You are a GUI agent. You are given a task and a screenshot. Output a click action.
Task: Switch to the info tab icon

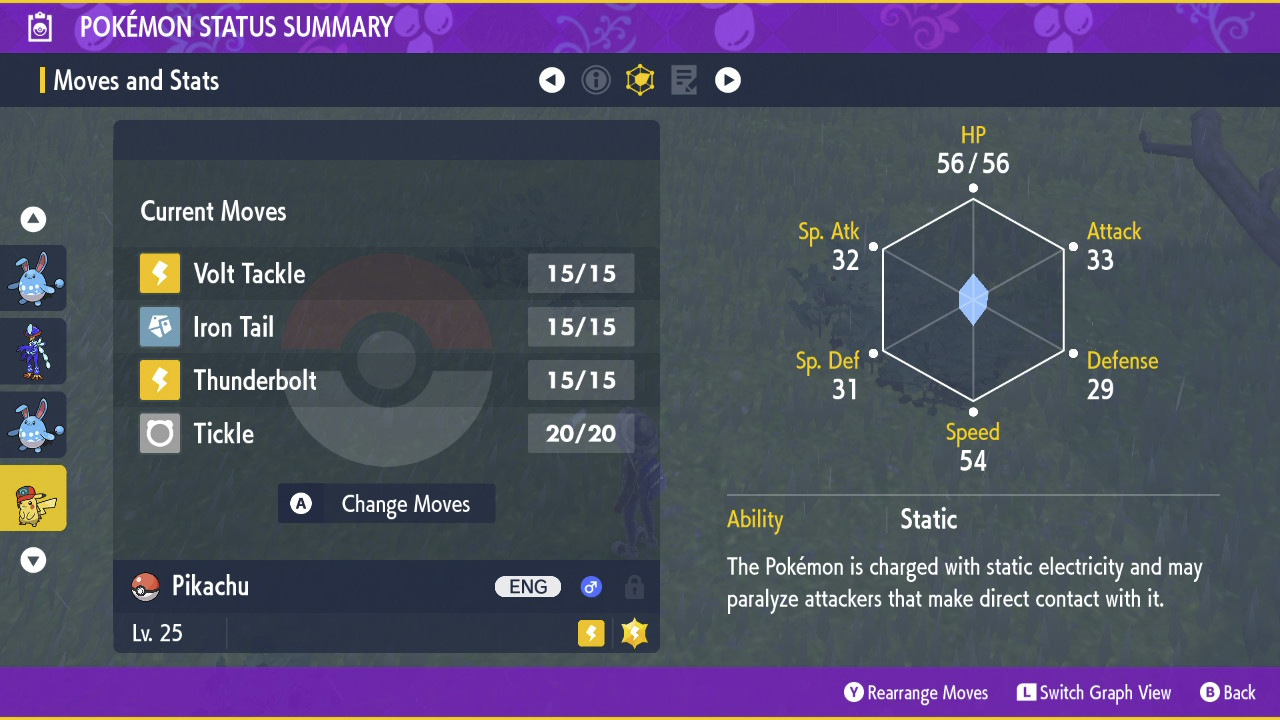[x=596, y=80]
